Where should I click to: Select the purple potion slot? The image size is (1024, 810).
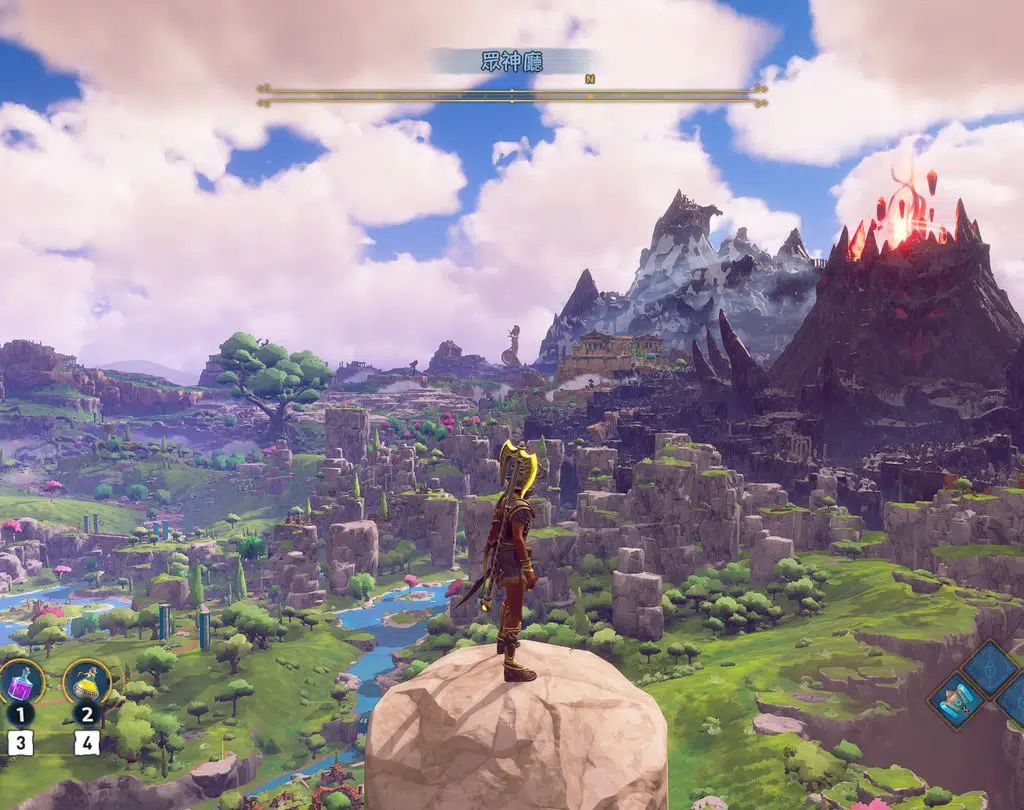[x=20, y=682]
